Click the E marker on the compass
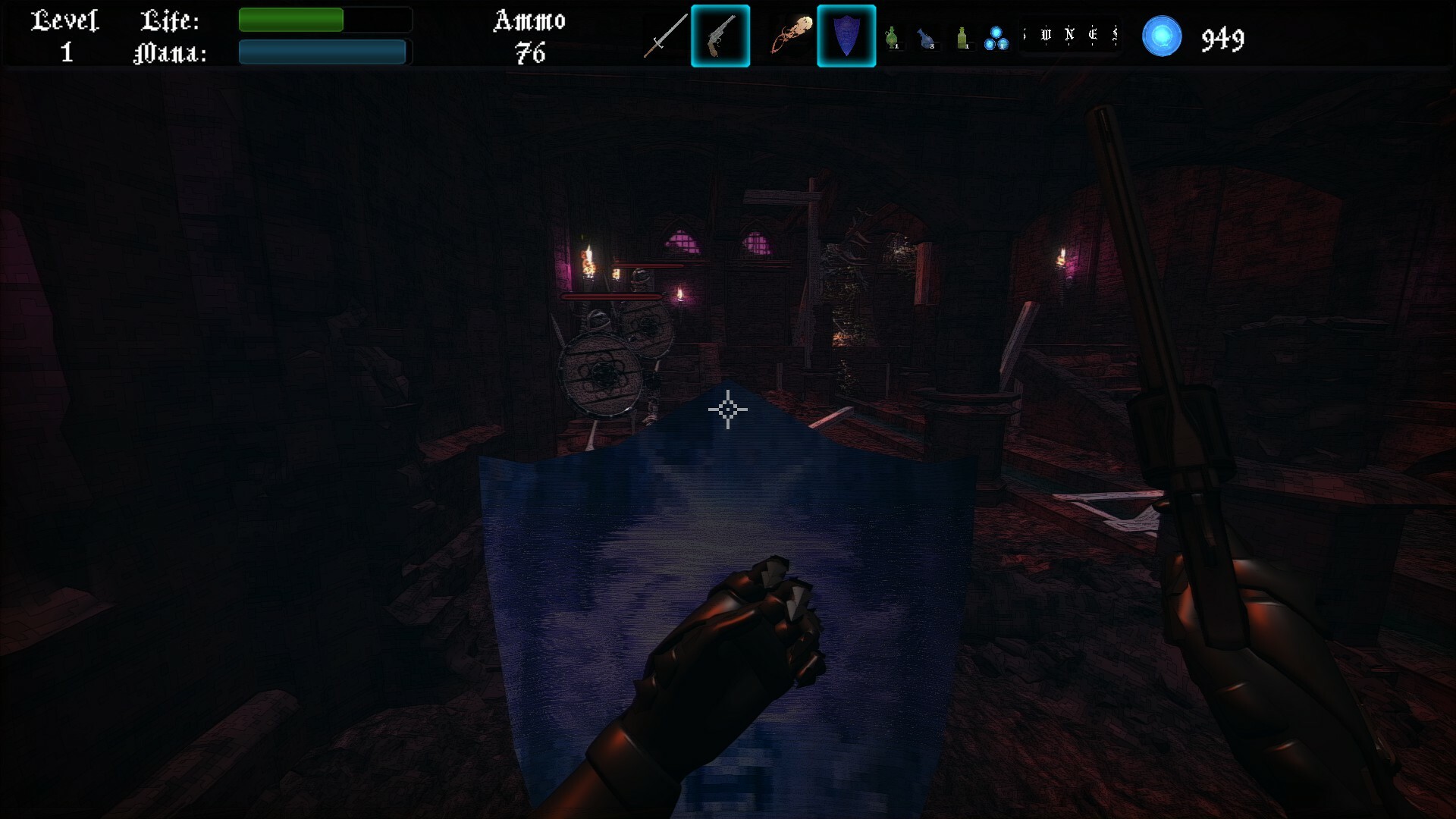This screenshot has width=1456, height=819. tap(1093, 34)
